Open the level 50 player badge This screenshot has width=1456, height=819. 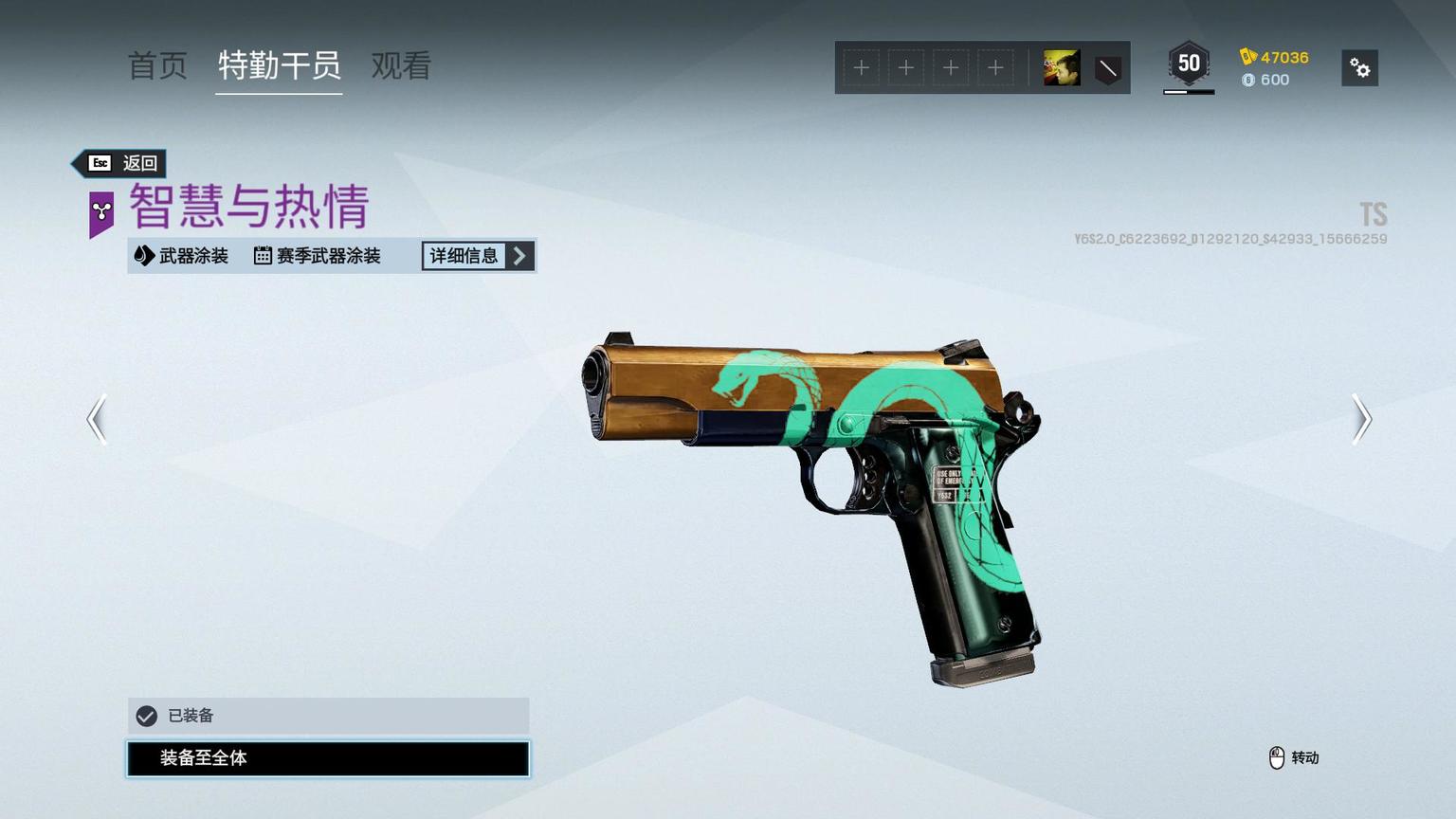(x=1189, y=64)
